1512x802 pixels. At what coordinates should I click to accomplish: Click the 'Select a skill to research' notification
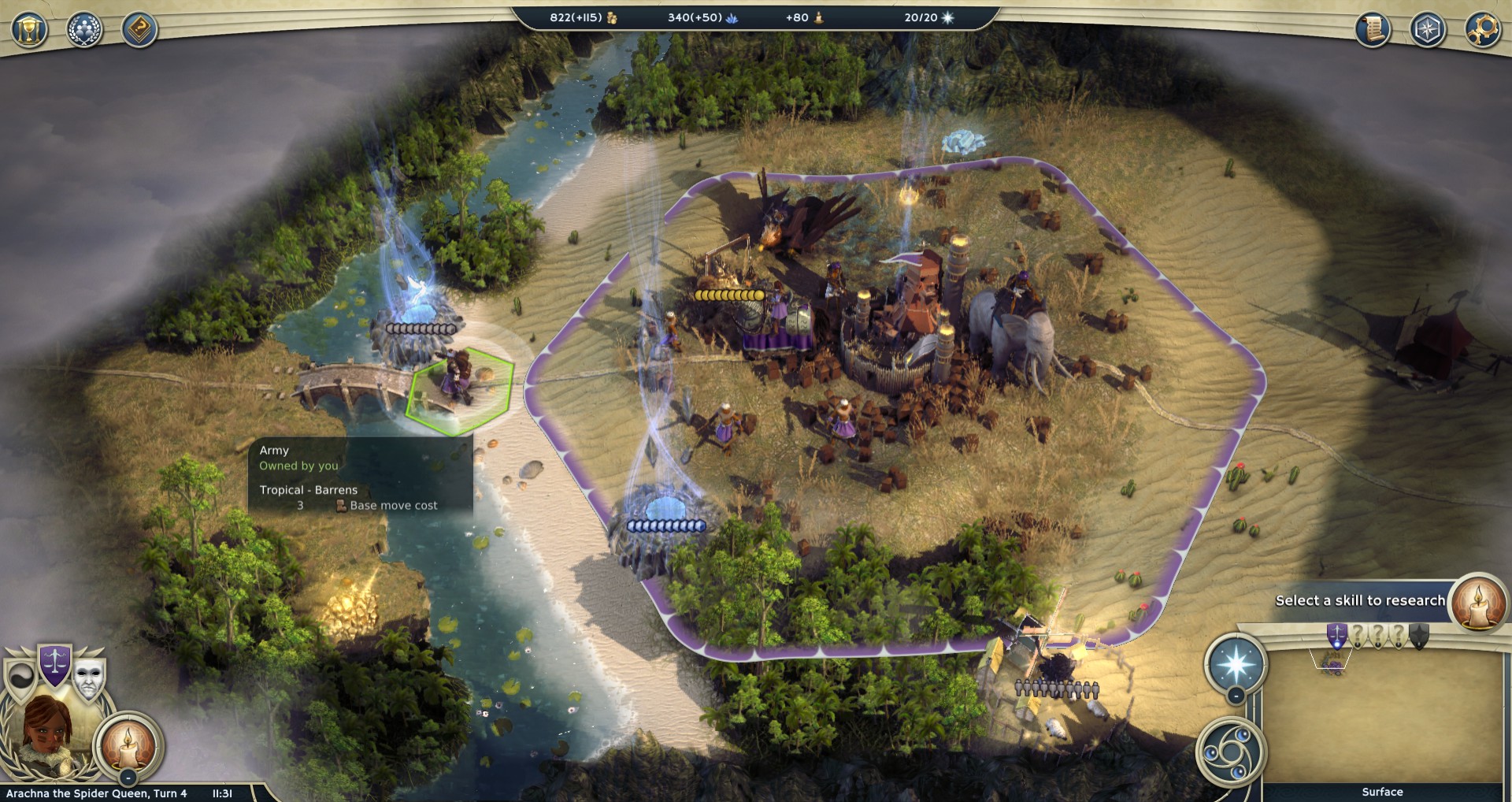pos(1360,600)
